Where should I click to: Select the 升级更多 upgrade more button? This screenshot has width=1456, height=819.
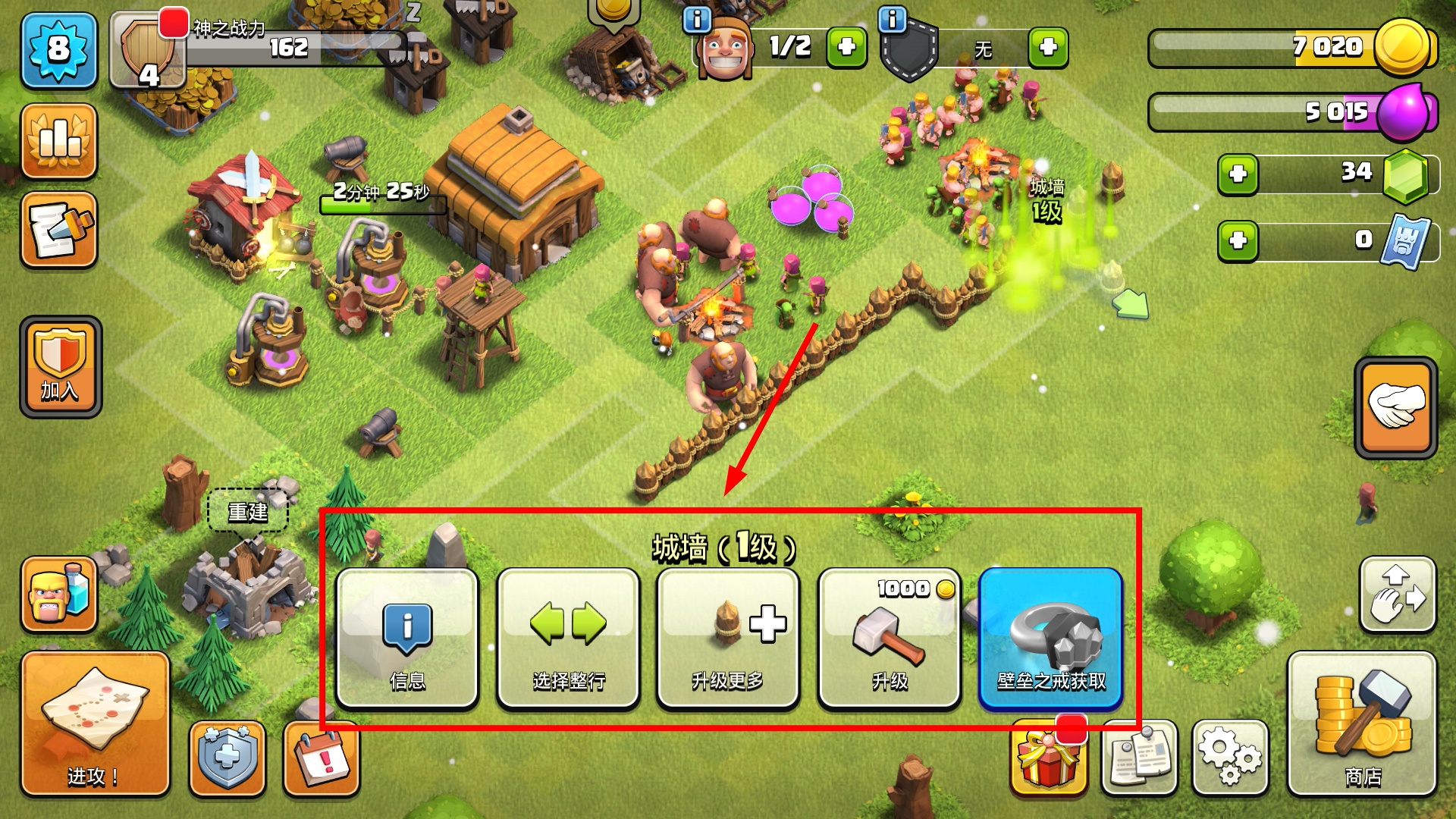tap(728, 639)
